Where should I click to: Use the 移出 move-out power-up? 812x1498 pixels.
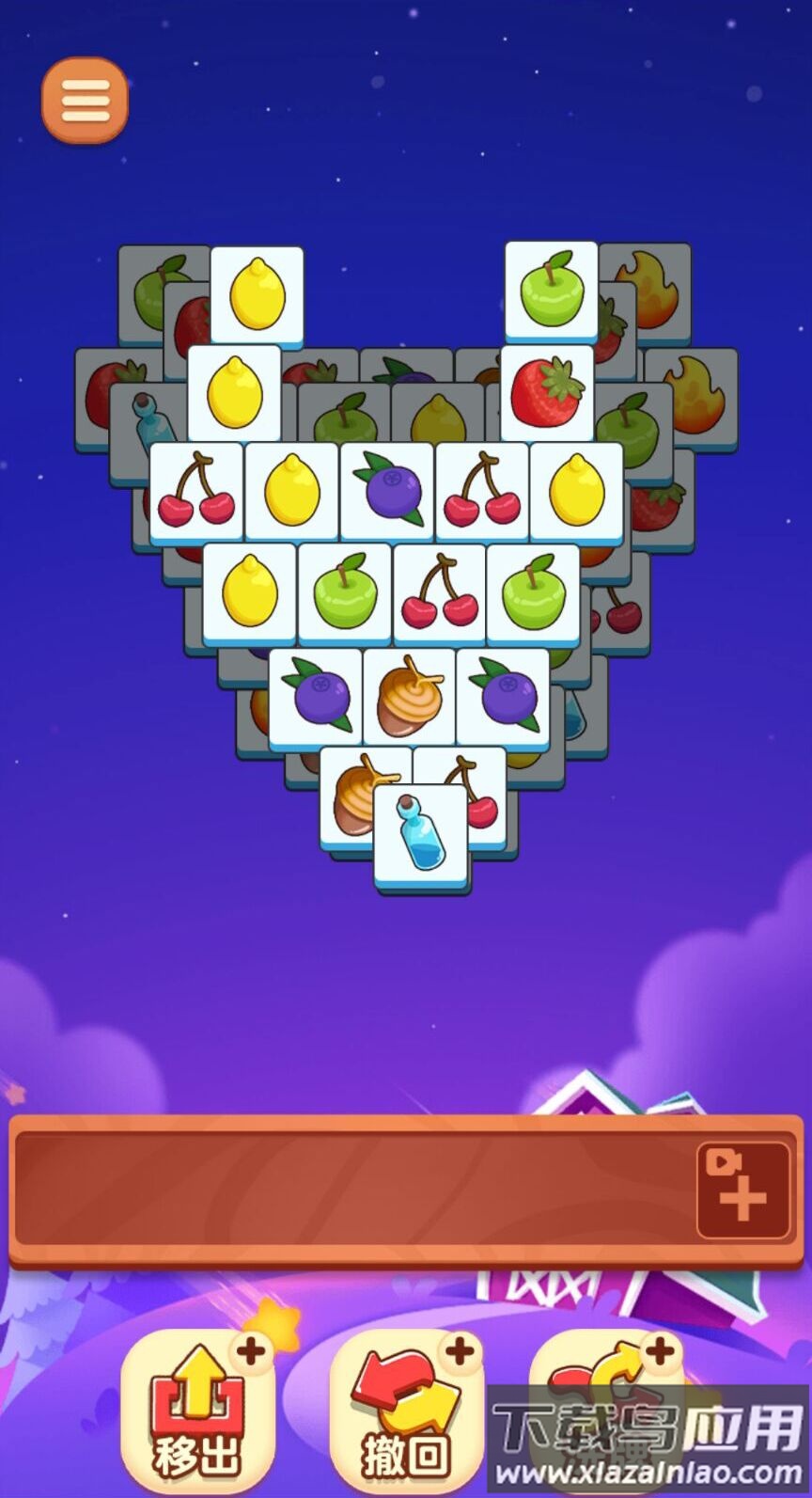(197, 1410)
